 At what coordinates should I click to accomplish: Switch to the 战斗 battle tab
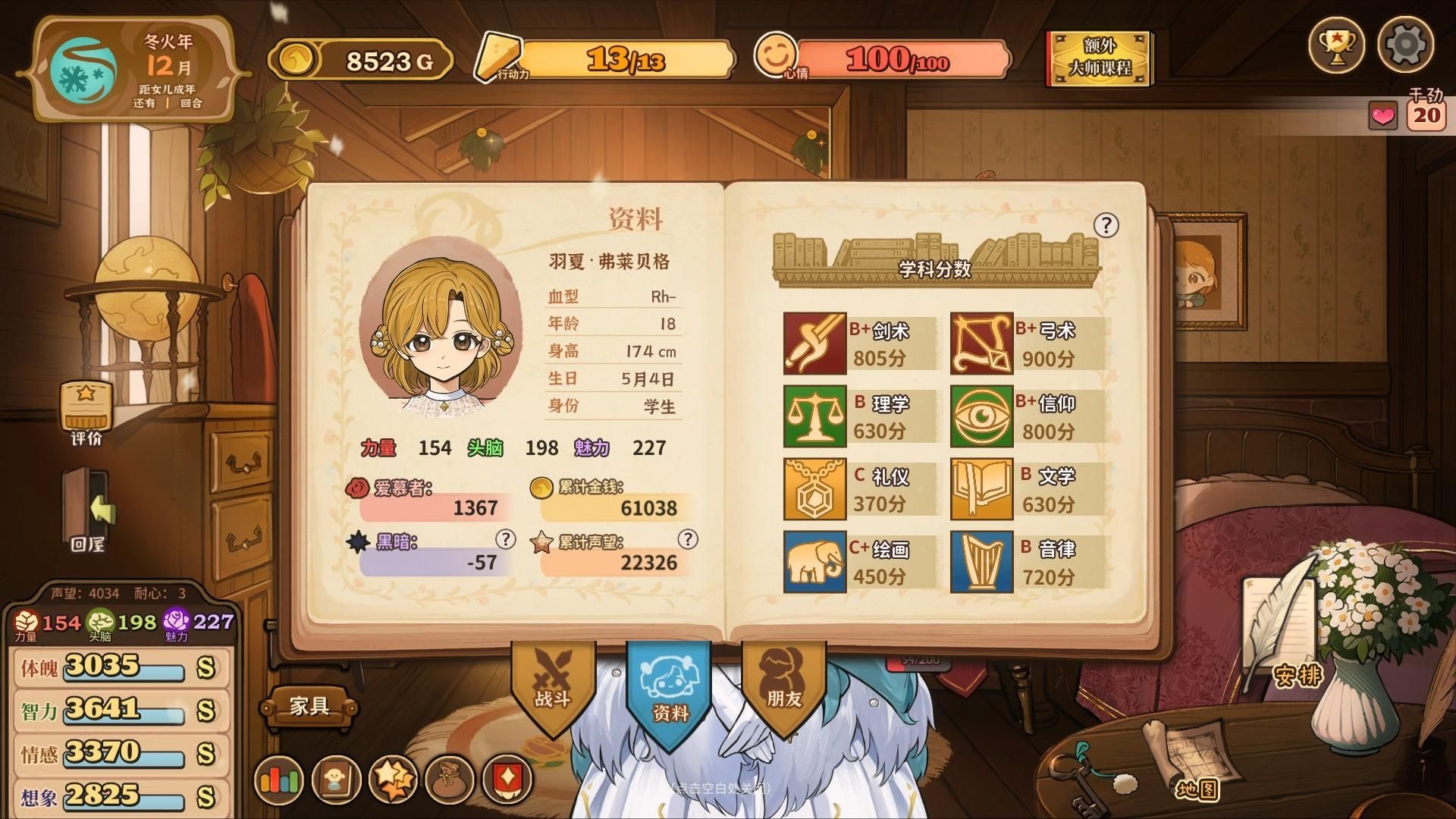coord(552,690)
